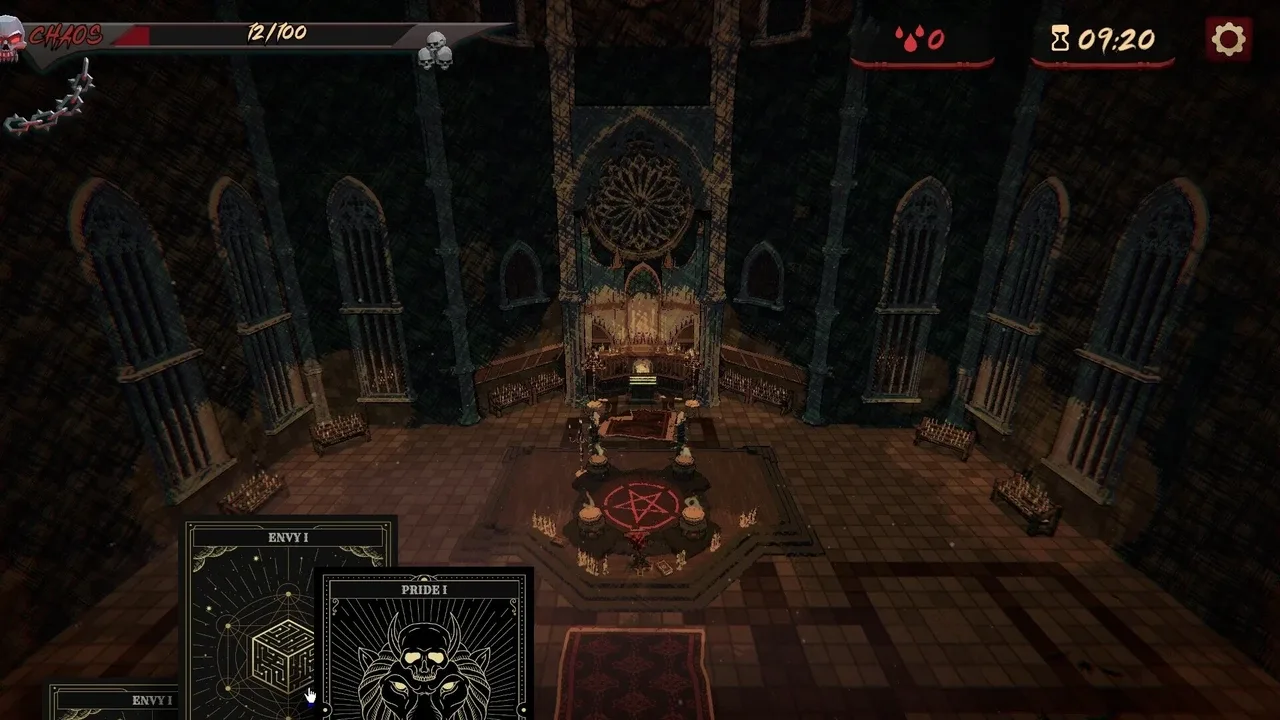Choose the Envy I card showing the maze cube
Screen dimensions: 1280x720
[x=255, y=610]
